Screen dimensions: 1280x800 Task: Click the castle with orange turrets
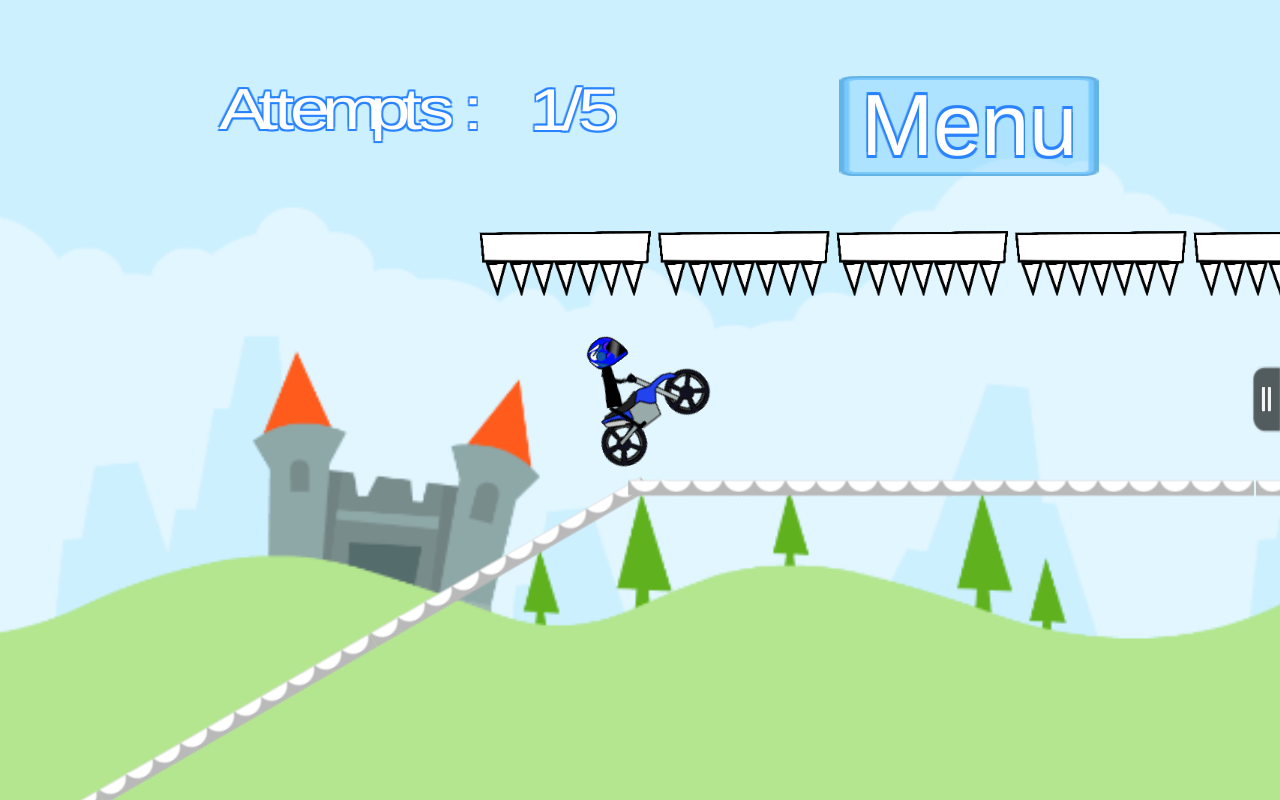click(x=395, y=490)
